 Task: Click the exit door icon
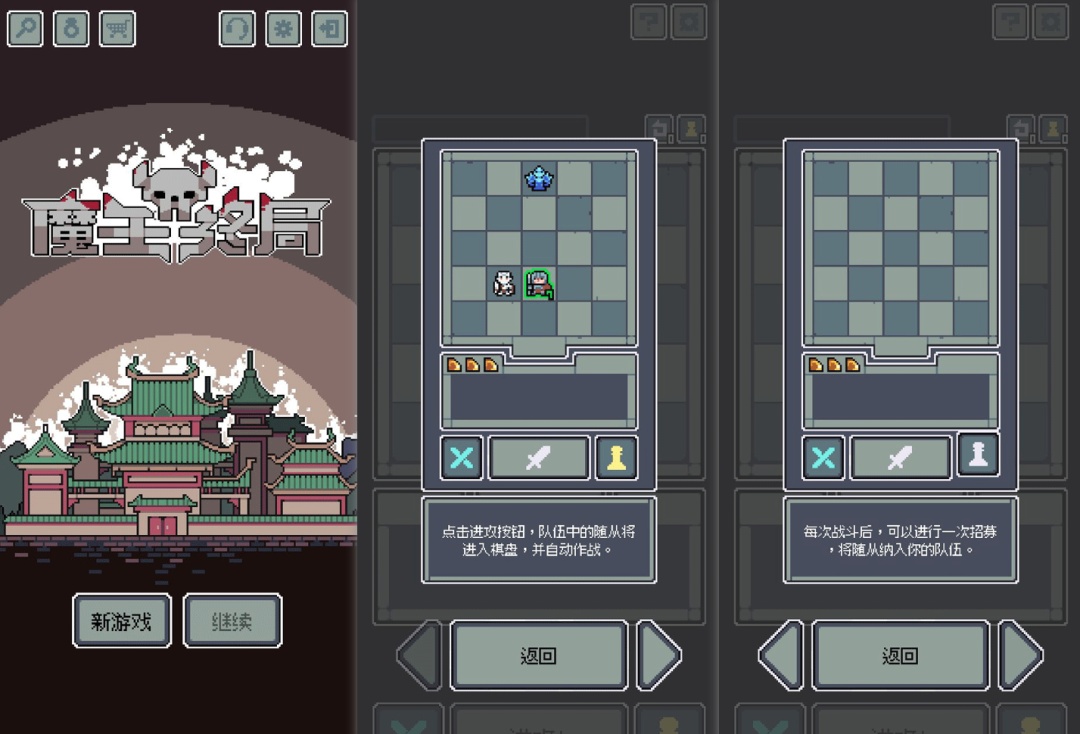point(329,28)
